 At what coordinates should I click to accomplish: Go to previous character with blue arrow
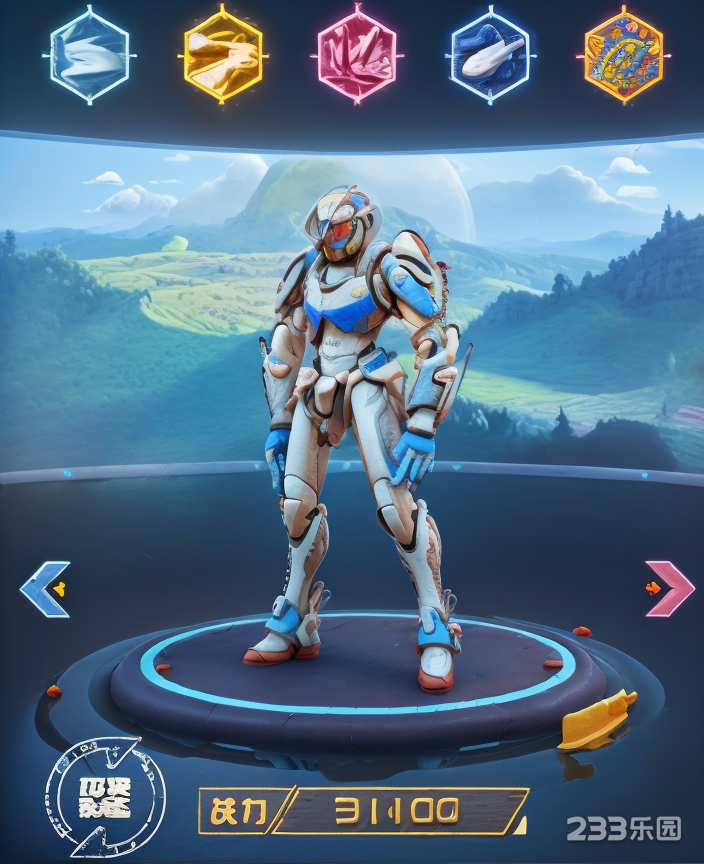[46, 588]
